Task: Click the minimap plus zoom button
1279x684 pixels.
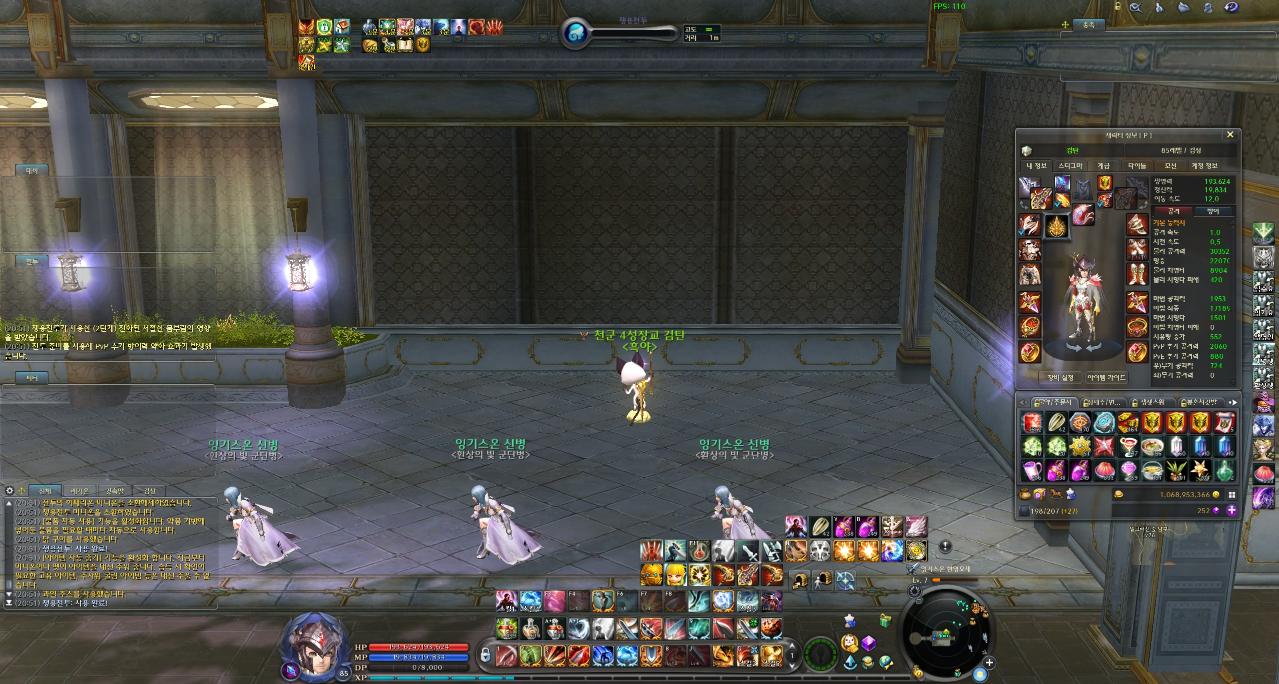Action: tap(988, 662)
